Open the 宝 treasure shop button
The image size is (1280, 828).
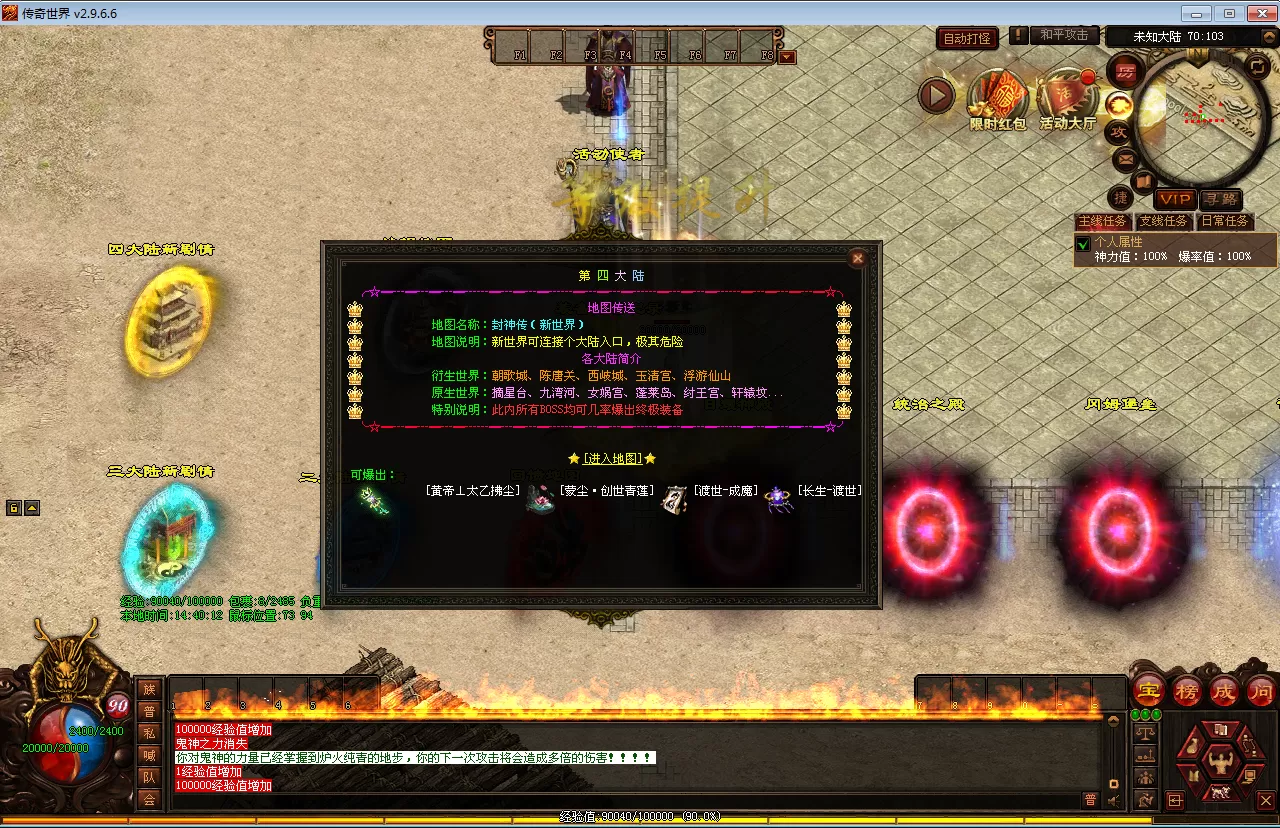(1148, 691)
